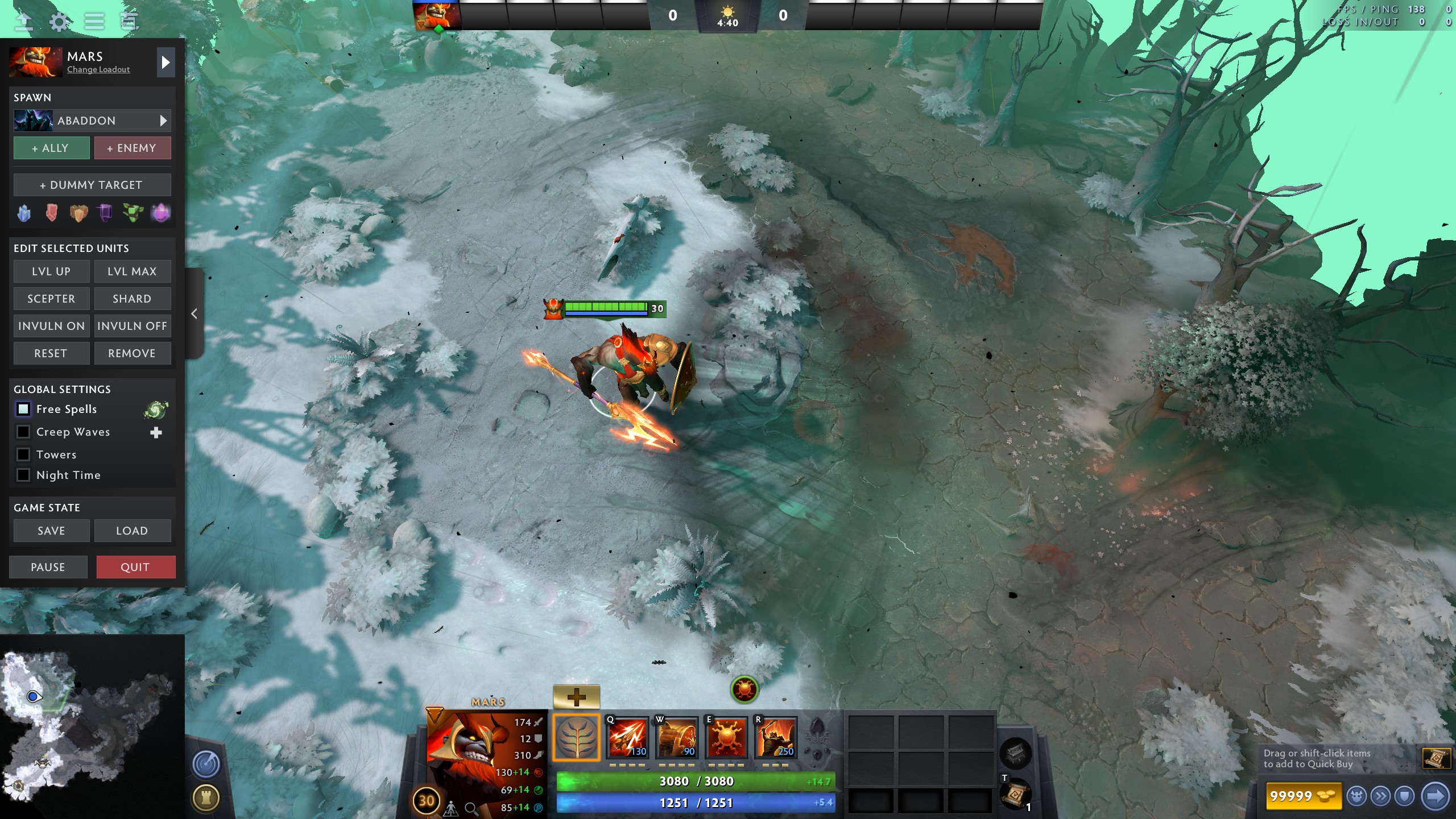Open the ABADDON hero spawn selector arrow

164,121
